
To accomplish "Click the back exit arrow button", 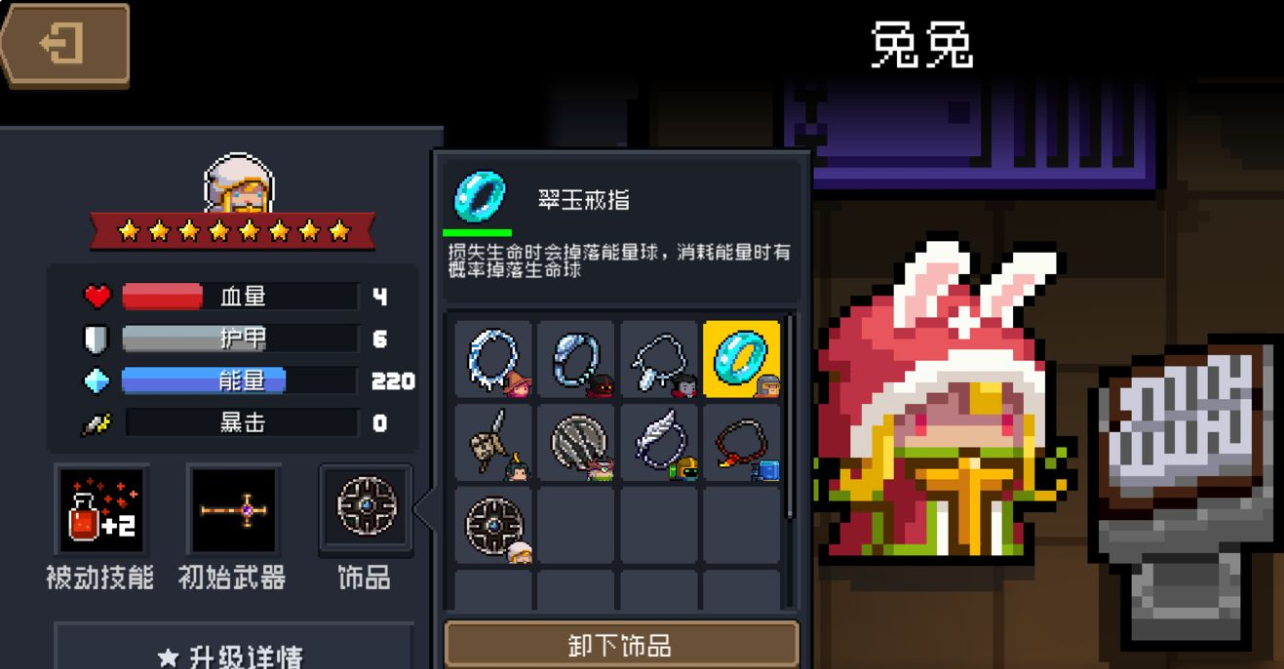I will tap(66, 45).
